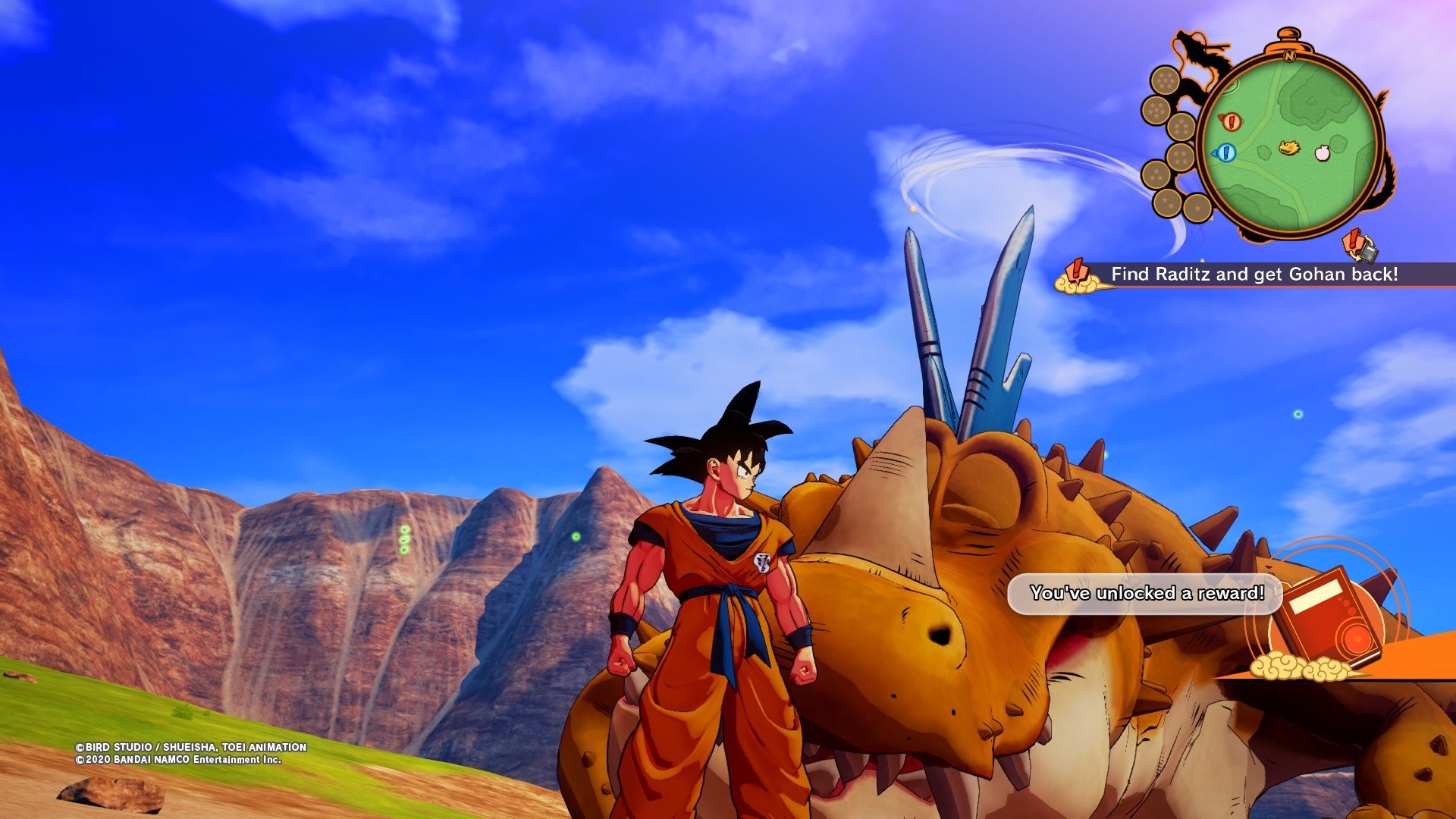Click the yellow dinosaur marker on minimap
The image size is (1456, 819).
1288,147
